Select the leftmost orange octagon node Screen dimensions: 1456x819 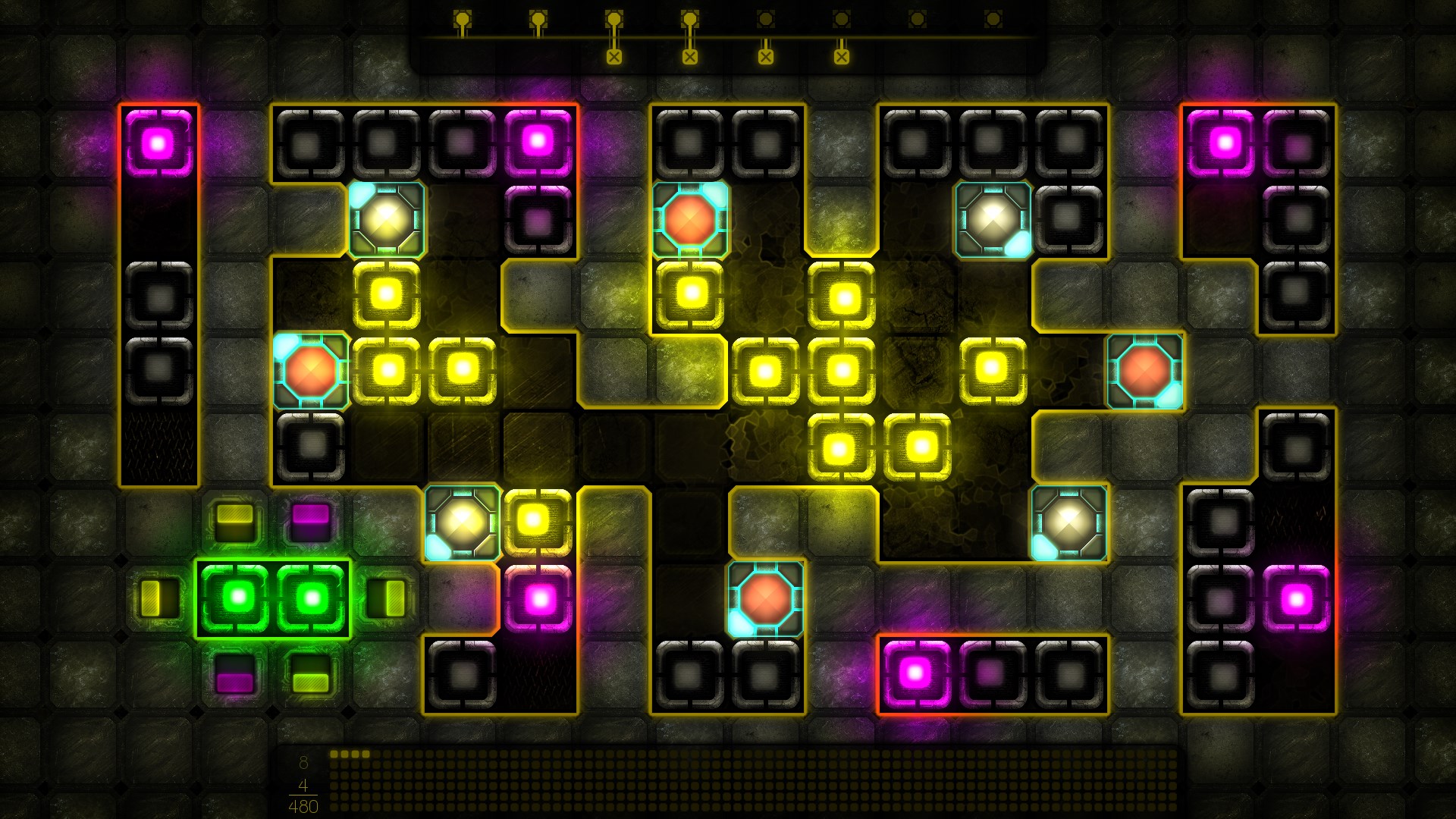pos(311,372)
